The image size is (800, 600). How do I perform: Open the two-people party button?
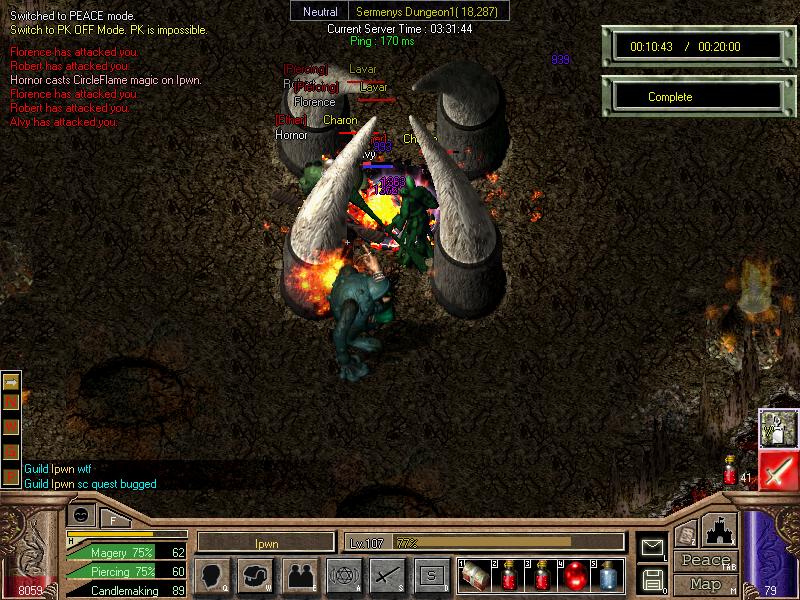tap(299, 575)
